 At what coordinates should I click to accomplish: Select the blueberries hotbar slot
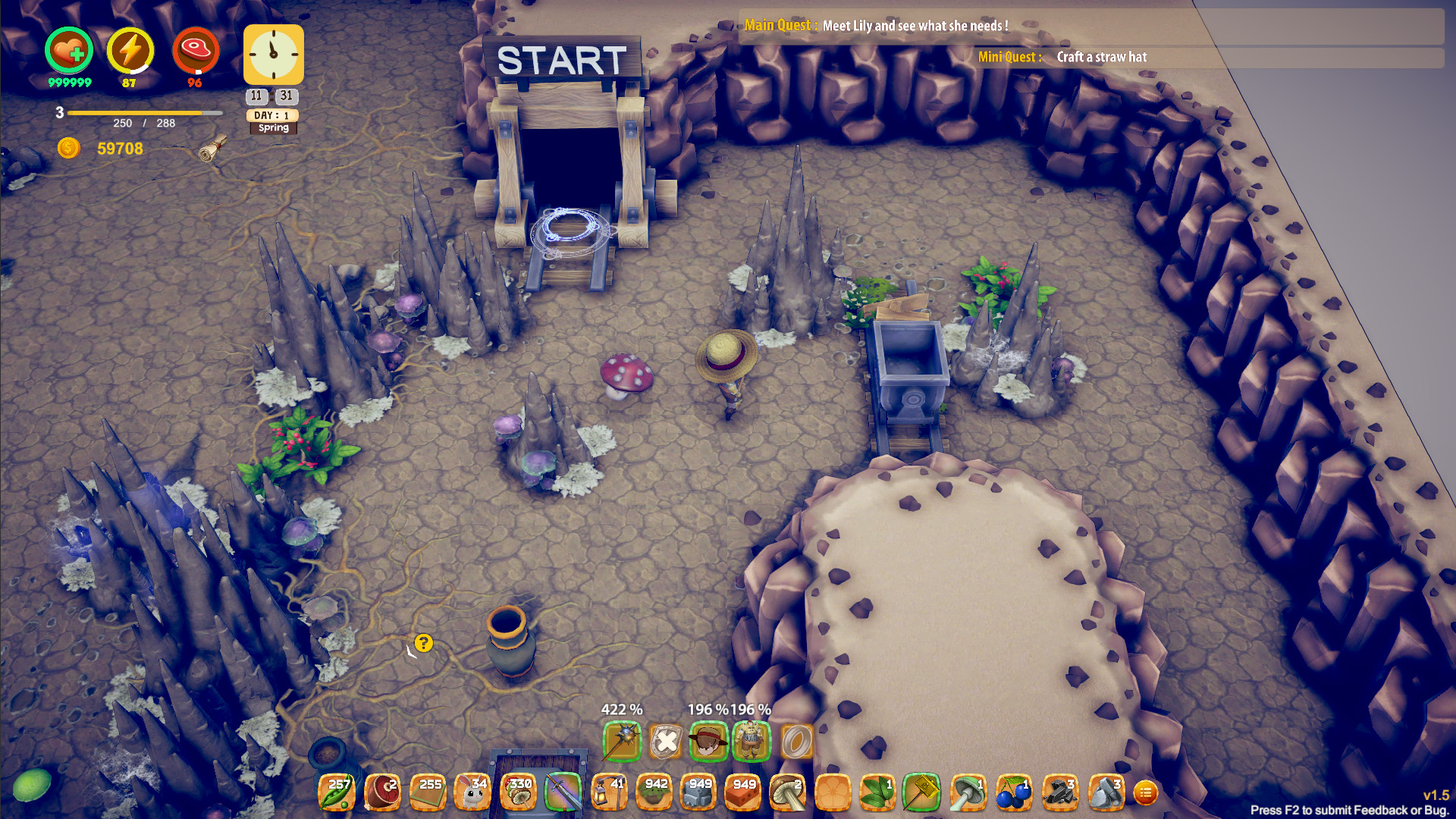point(1015,791)
